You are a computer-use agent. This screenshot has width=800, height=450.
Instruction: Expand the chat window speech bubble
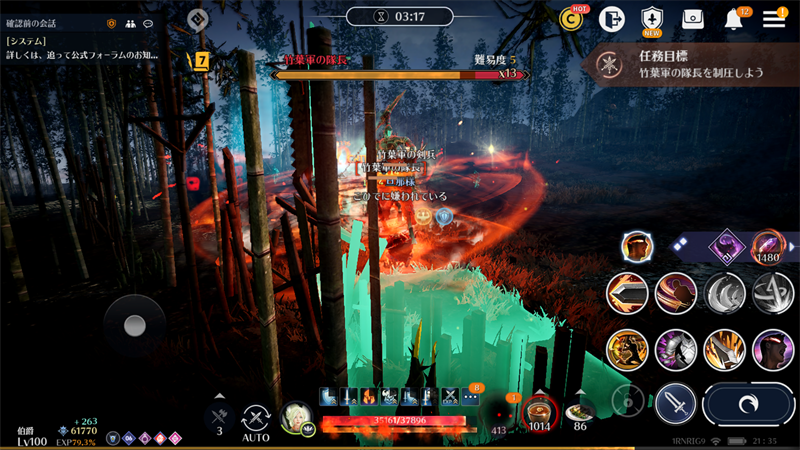(148, 22)
